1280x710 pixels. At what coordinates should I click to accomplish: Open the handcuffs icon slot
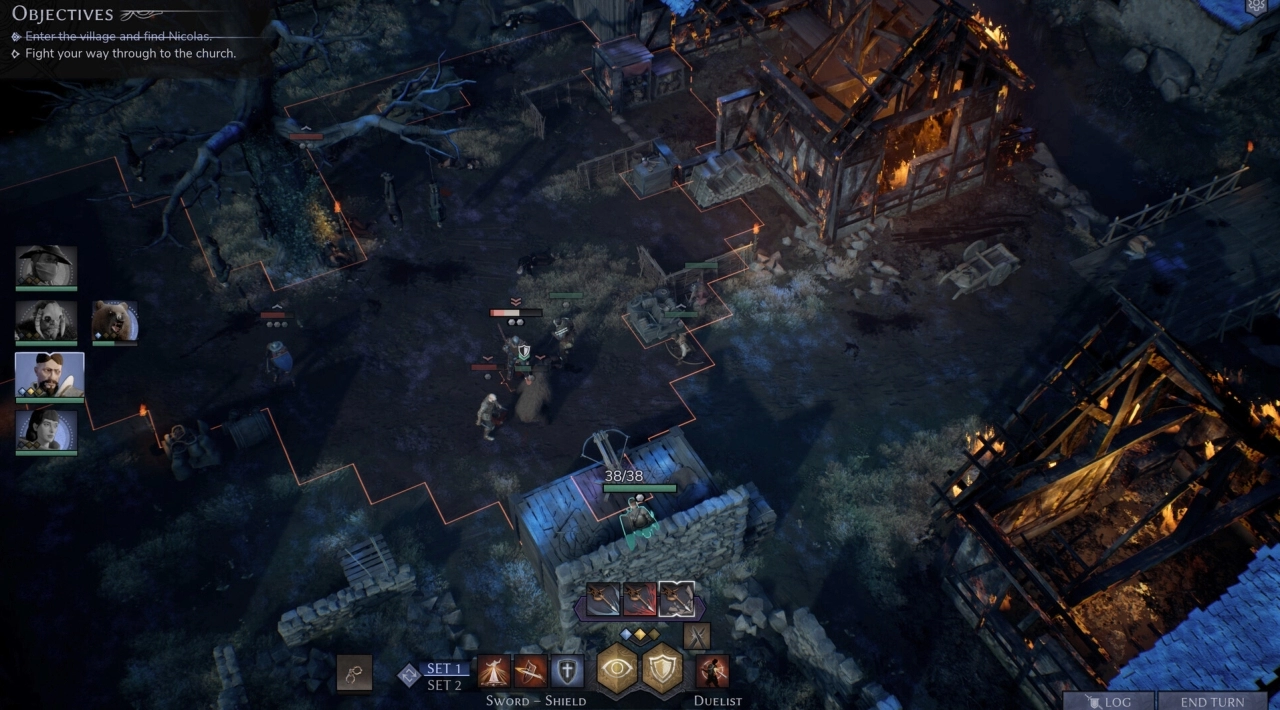(x=354, y=672)
